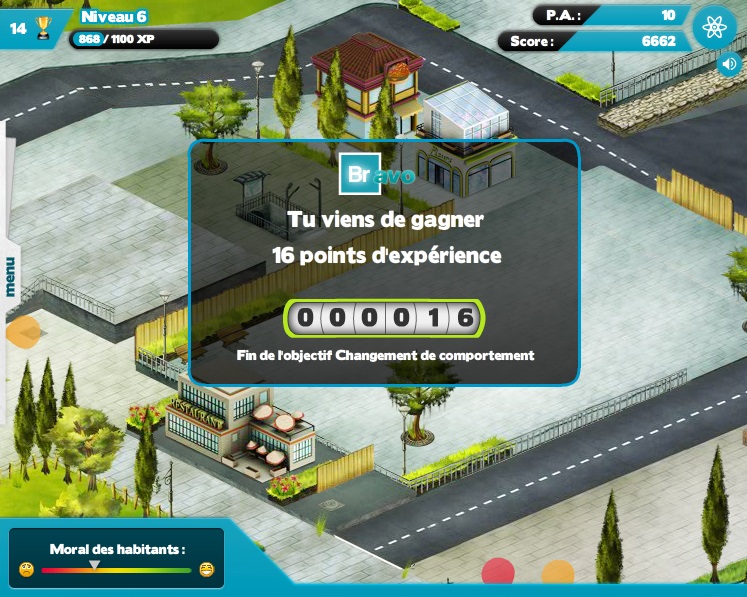
Task: Toggle the sound speaker icon
Action: coord(729,65)
